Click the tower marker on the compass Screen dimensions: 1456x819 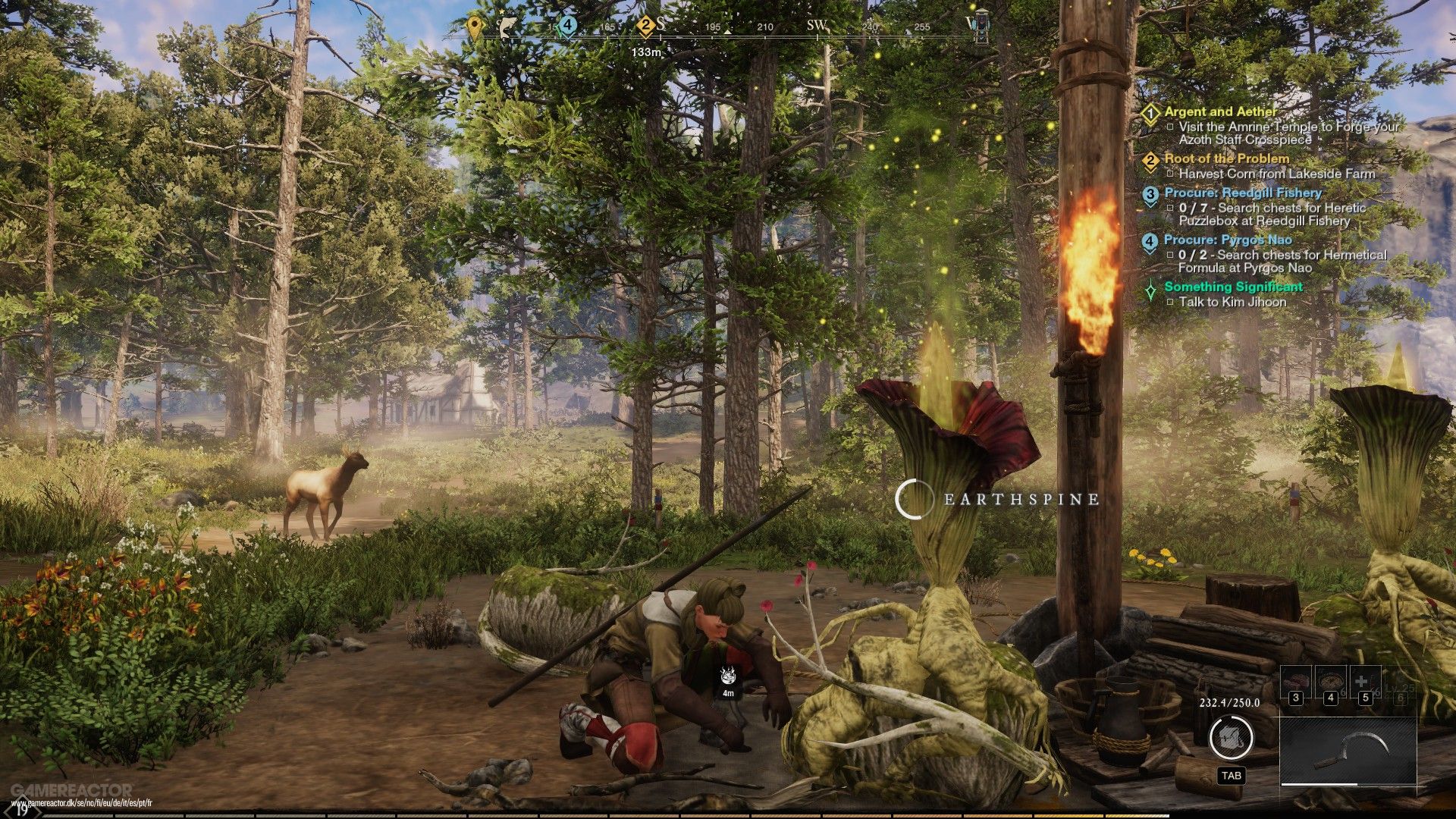[x=981, y=25]
